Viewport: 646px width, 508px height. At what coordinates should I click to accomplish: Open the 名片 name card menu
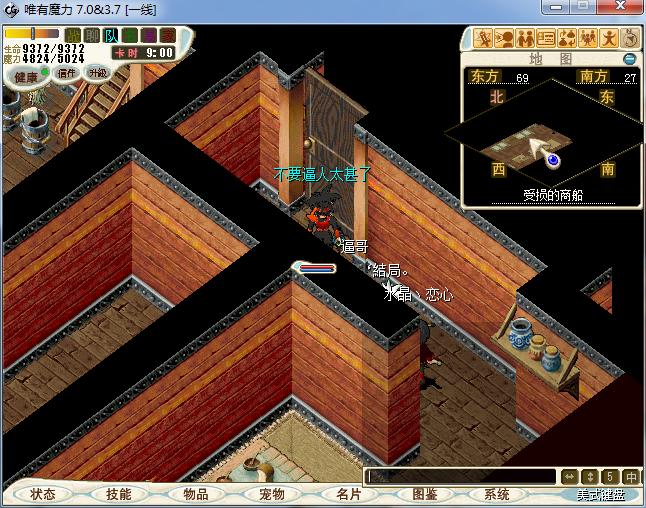coord(348,494)
